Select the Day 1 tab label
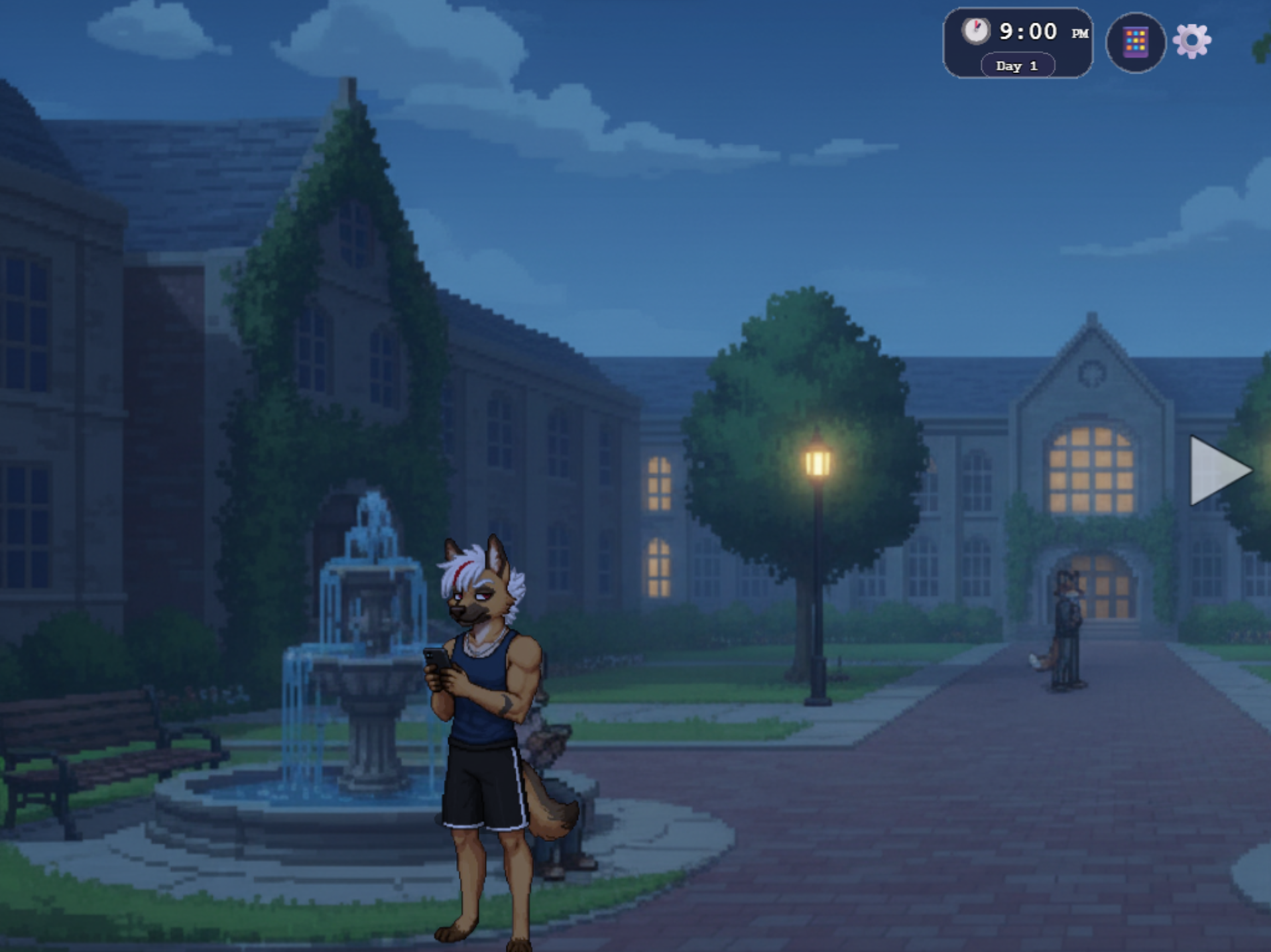The image size is (1271, 952). [1016, 66]
